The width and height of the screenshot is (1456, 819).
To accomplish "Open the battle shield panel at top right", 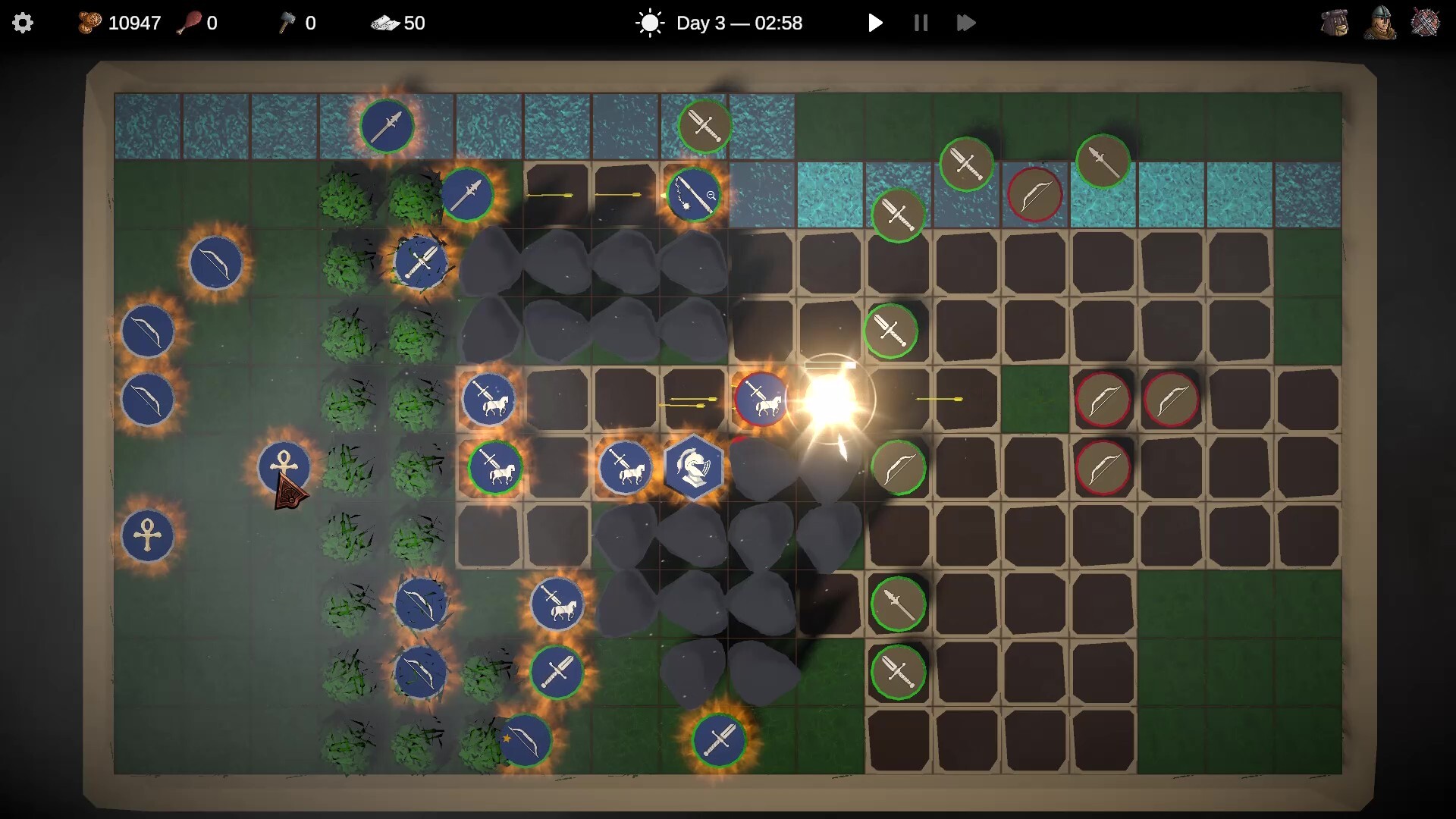I will pyautogui.click(x=1426, y=23).
